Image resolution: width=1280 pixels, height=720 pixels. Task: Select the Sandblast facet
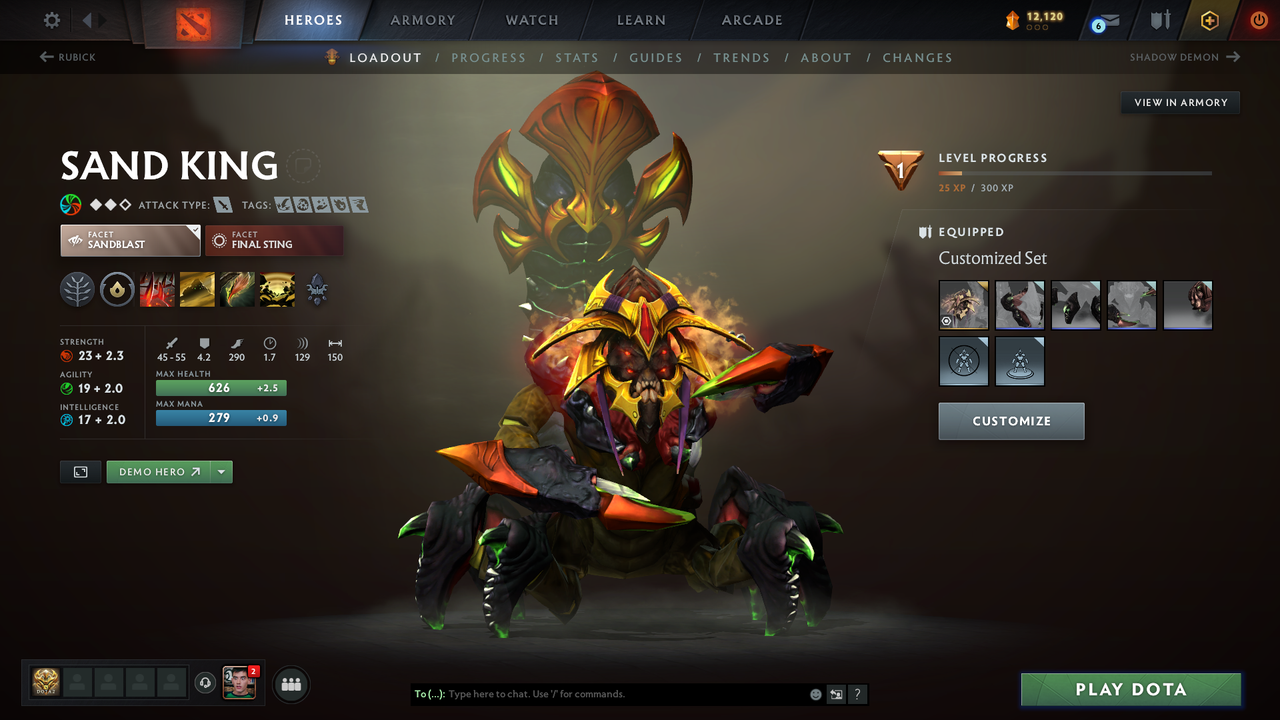pos(130,240)
